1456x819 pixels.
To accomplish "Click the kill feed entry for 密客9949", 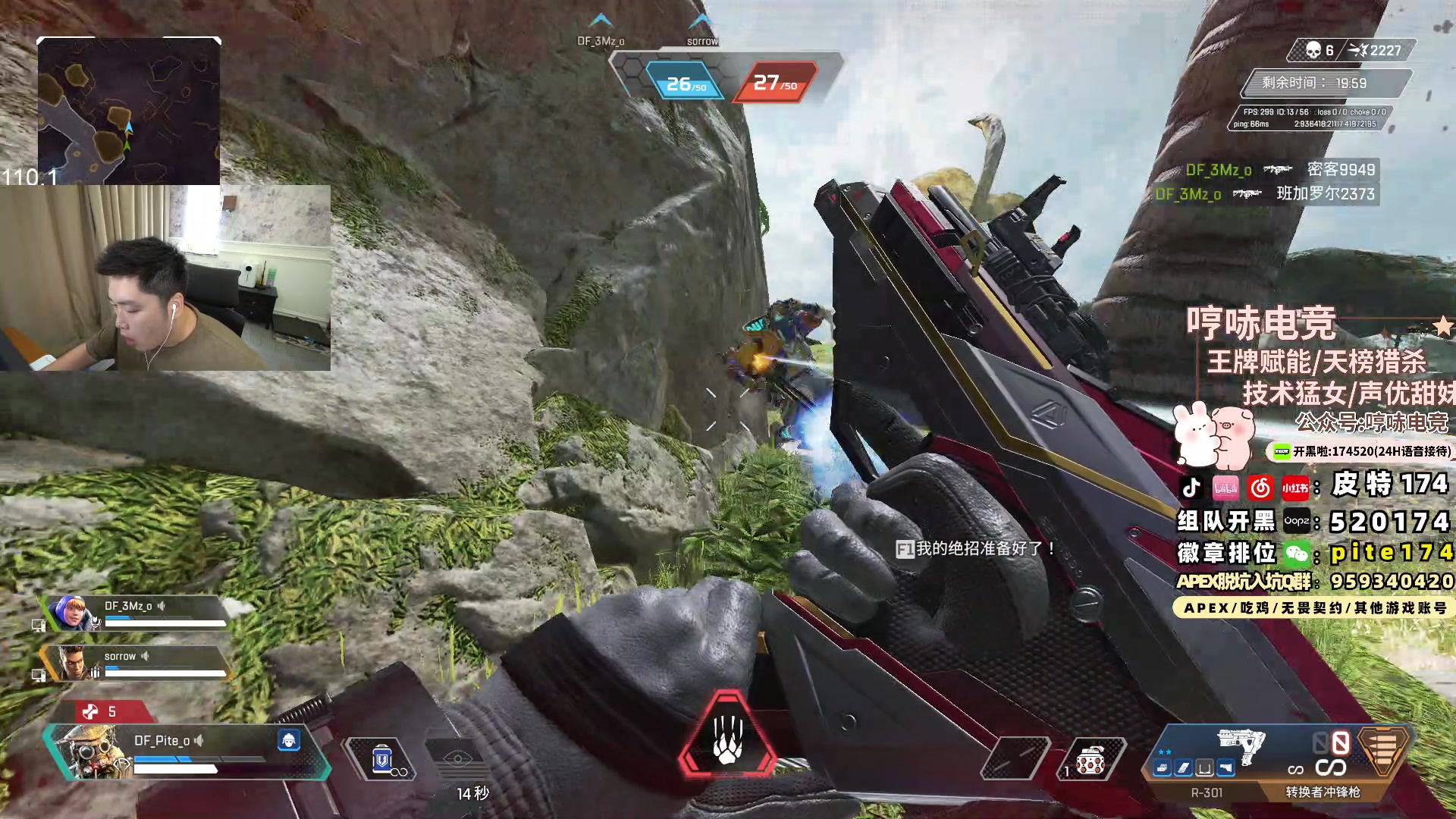I will pos(1280,170).
